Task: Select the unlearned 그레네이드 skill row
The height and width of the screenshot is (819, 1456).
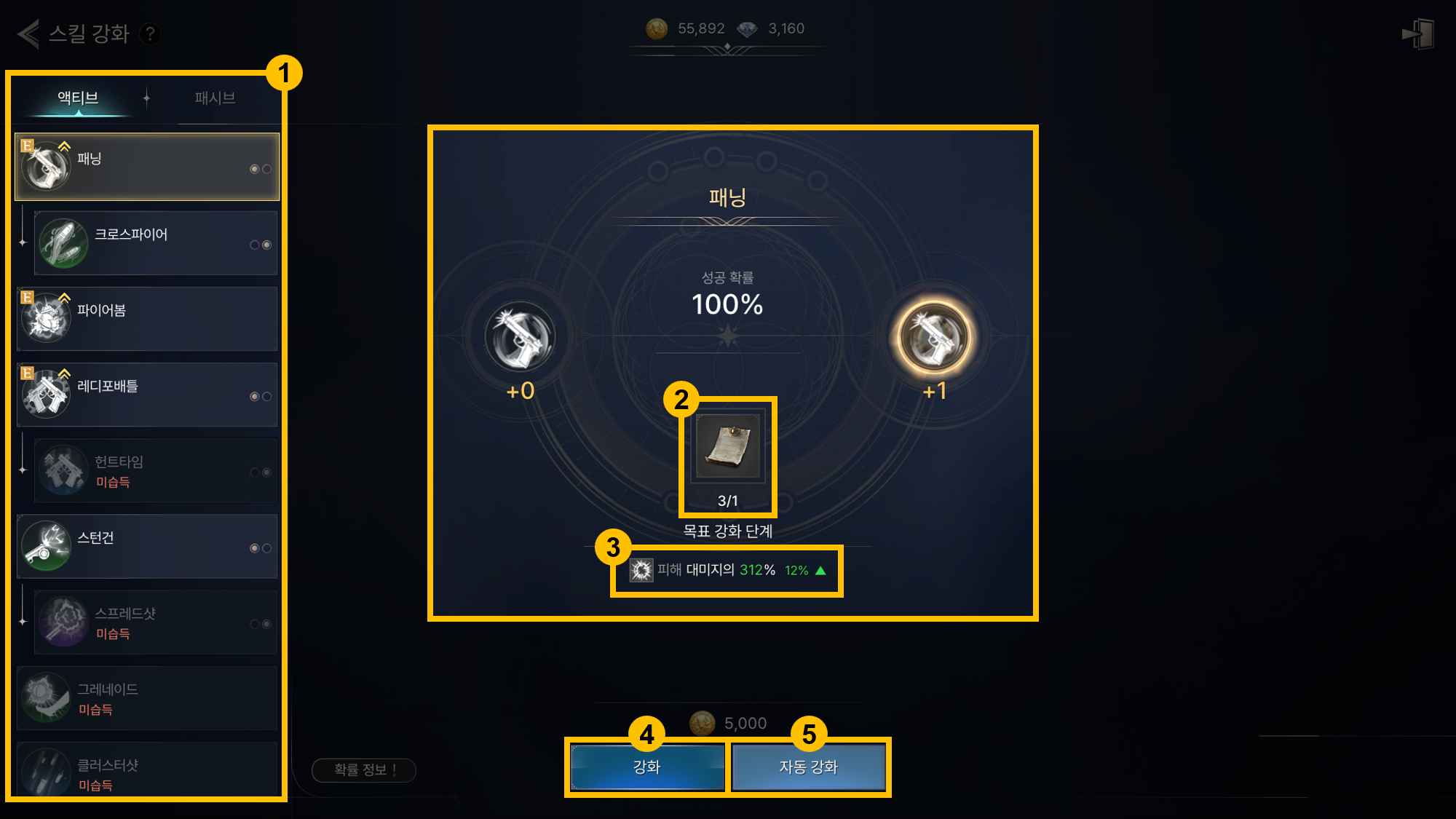Action: 147,698
